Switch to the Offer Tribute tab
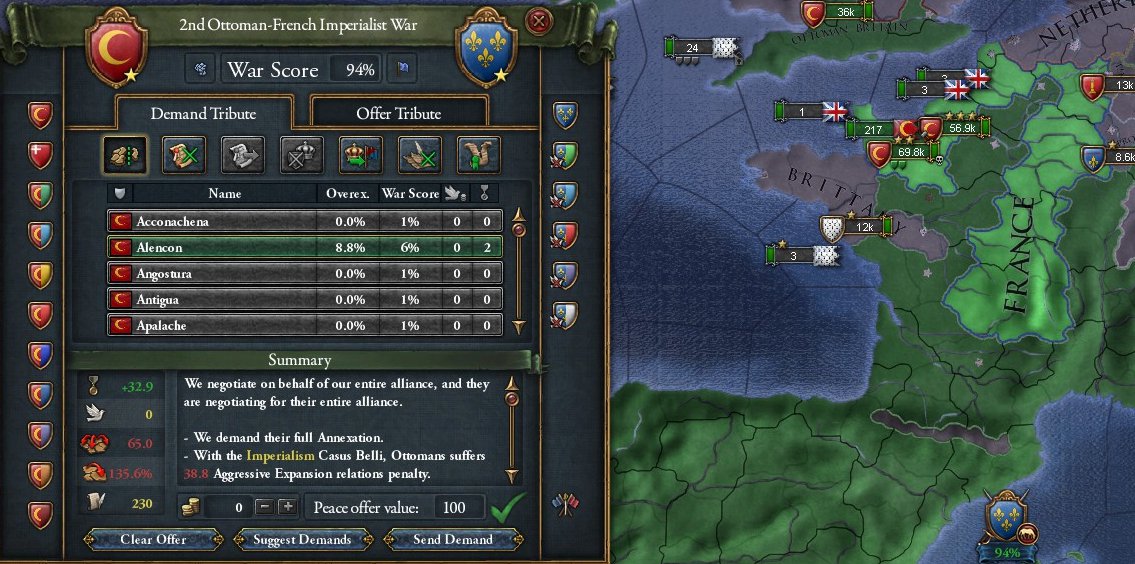The height and width of the screenshot is (564, 1135). [399, 113]
